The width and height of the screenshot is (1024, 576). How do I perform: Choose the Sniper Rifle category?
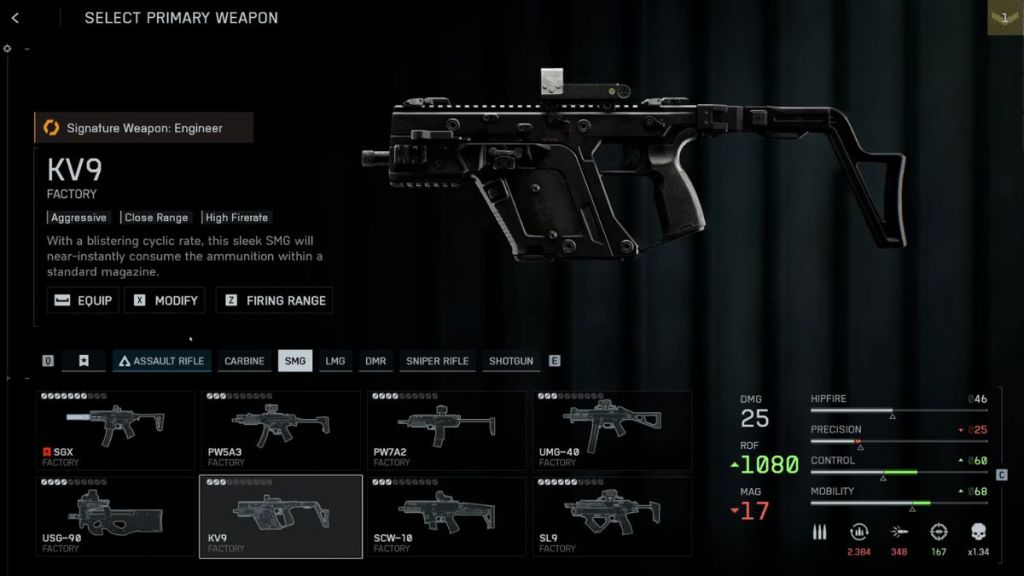click(x=437, y=361)
